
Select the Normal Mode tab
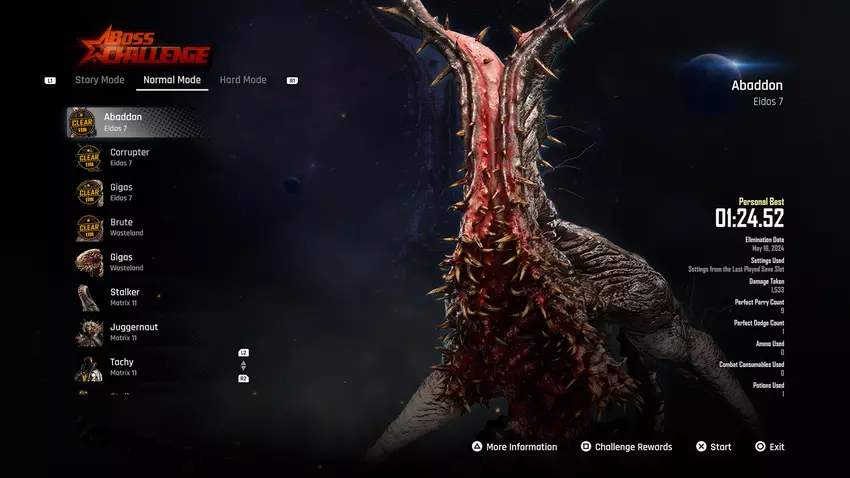coord(172,80)
